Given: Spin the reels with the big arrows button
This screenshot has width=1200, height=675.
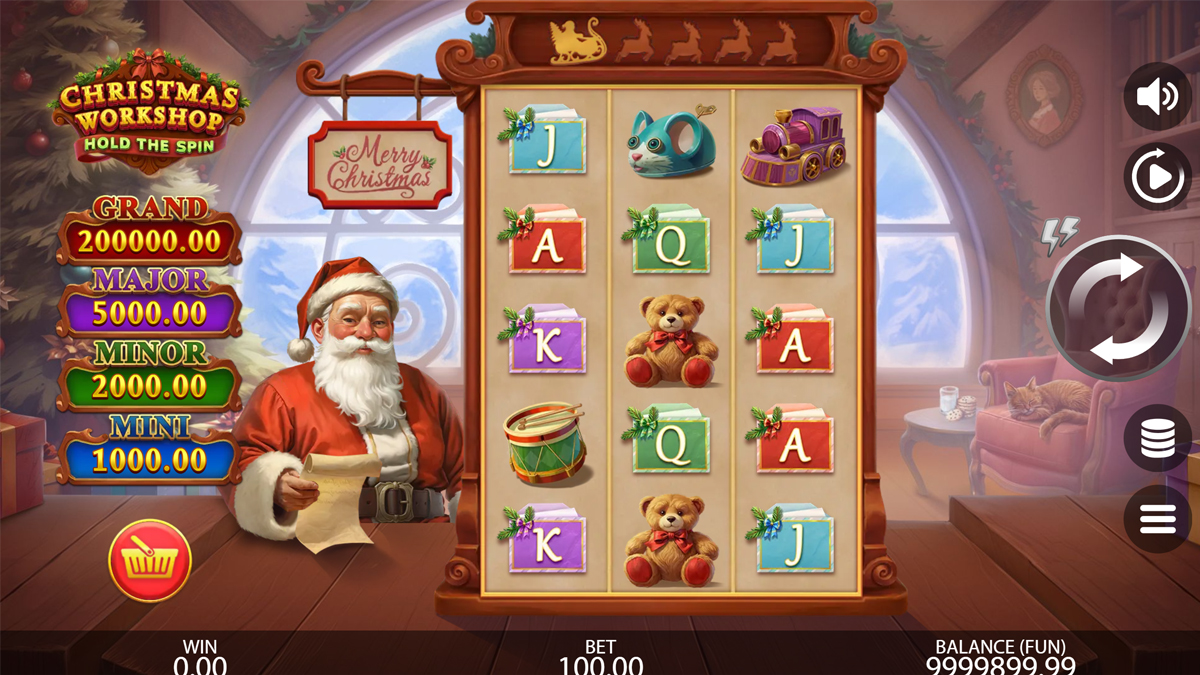Looking at the screenshot, I should [1118, 309].
